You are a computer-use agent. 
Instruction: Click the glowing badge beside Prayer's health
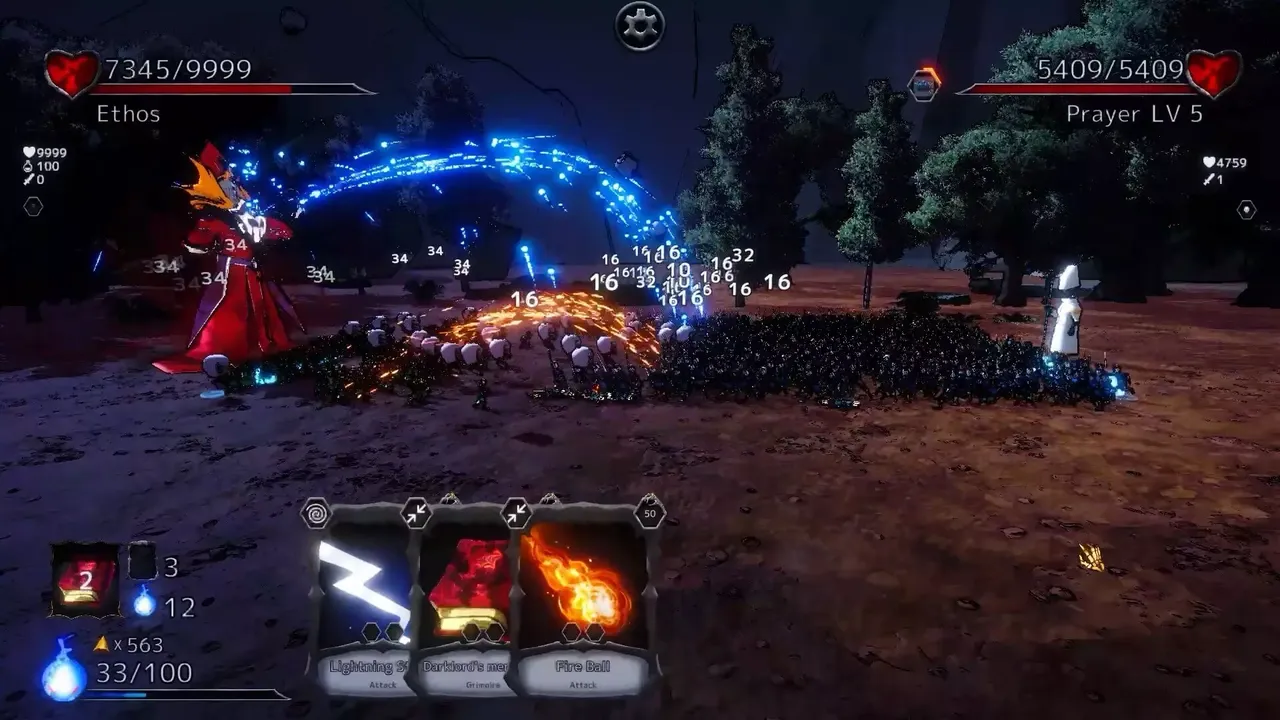925,84
